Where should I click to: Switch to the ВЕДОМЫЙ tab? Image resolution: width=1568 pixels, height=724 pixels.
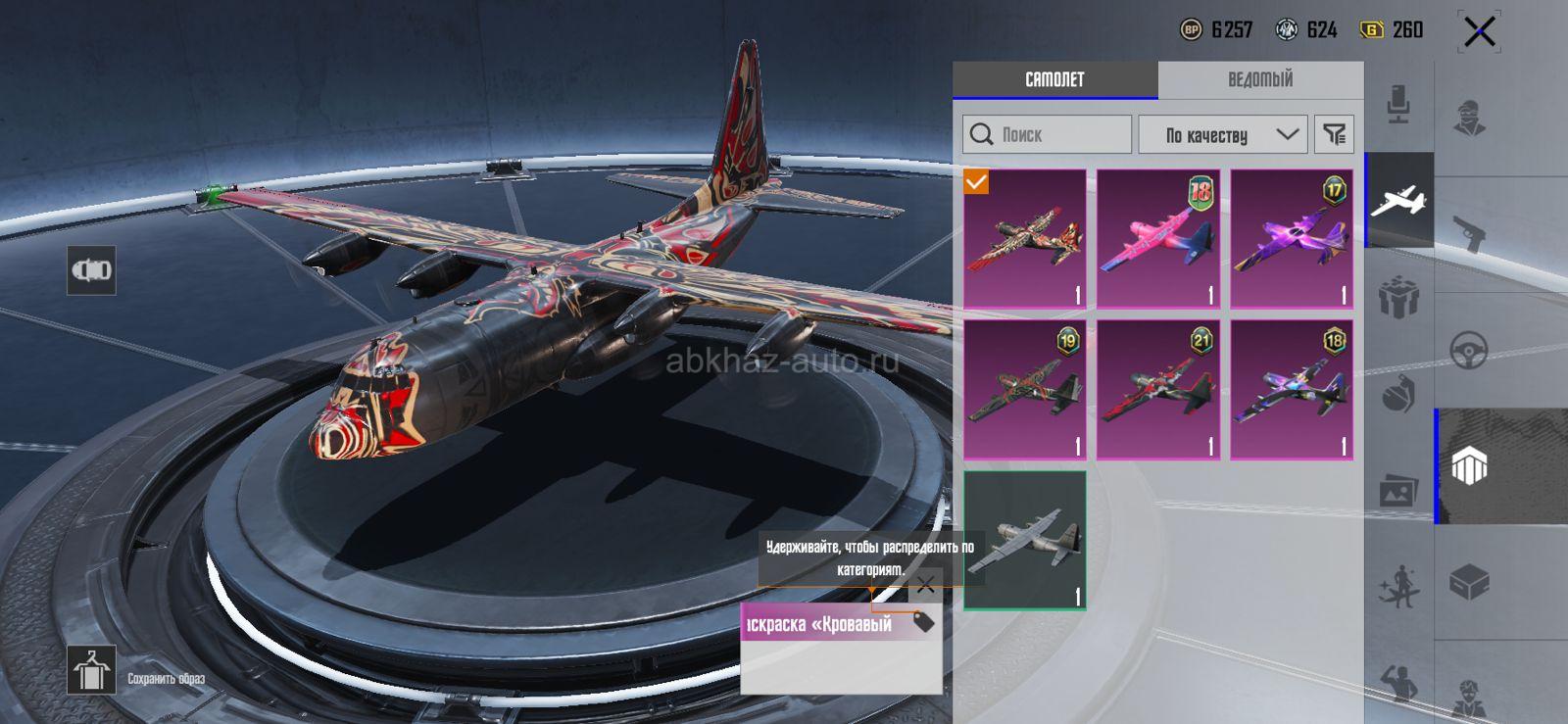click(x=1260, y=79)
